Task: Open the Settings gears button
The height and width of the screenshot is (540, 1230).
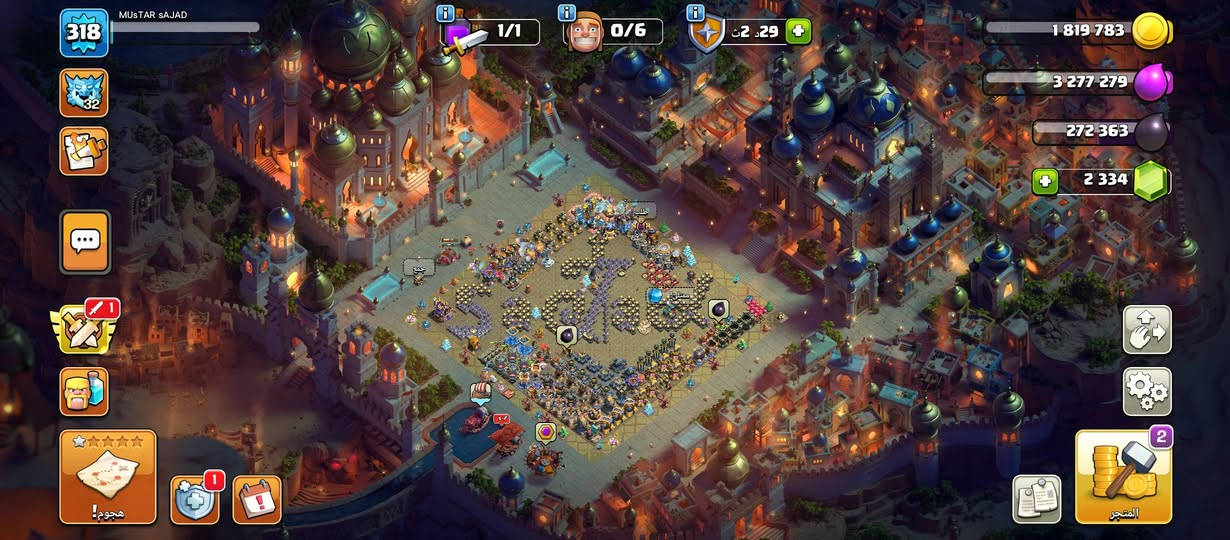Action: pos(1147,391)
